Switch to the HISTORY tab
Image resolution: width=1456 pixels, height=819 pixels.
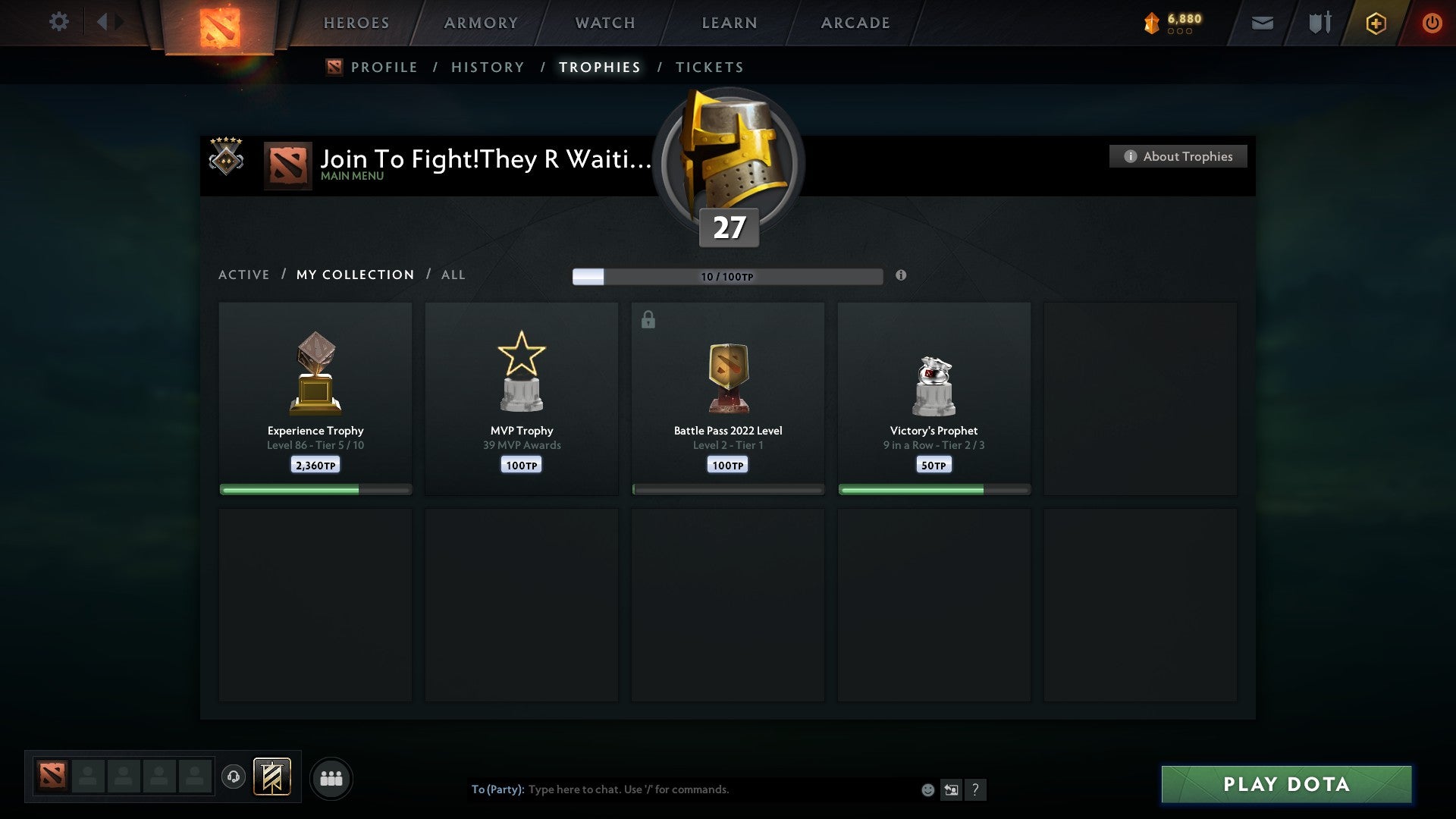tap(487, 67)
